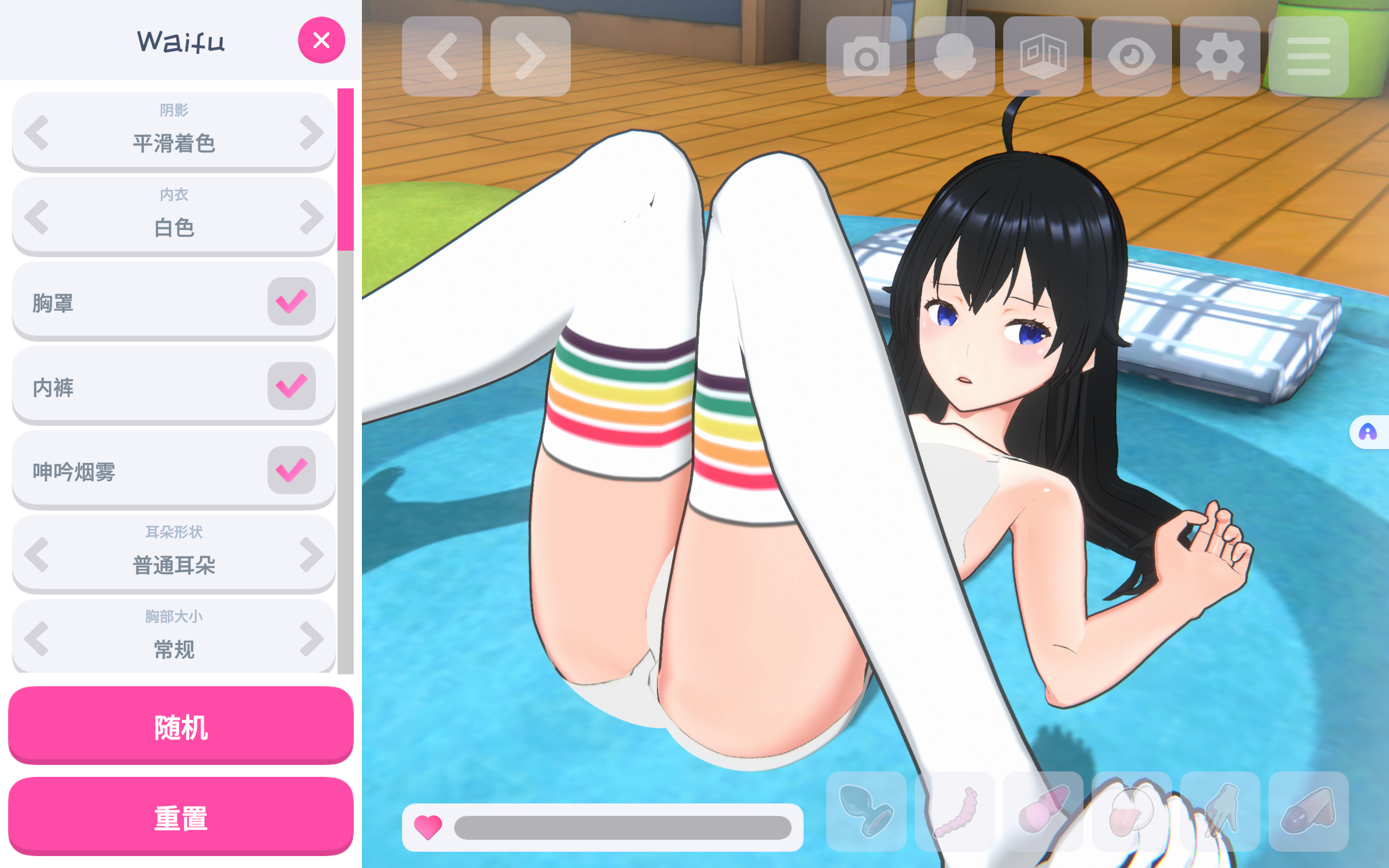Toggle the eye visibility icon

[x=1131, y=56]
